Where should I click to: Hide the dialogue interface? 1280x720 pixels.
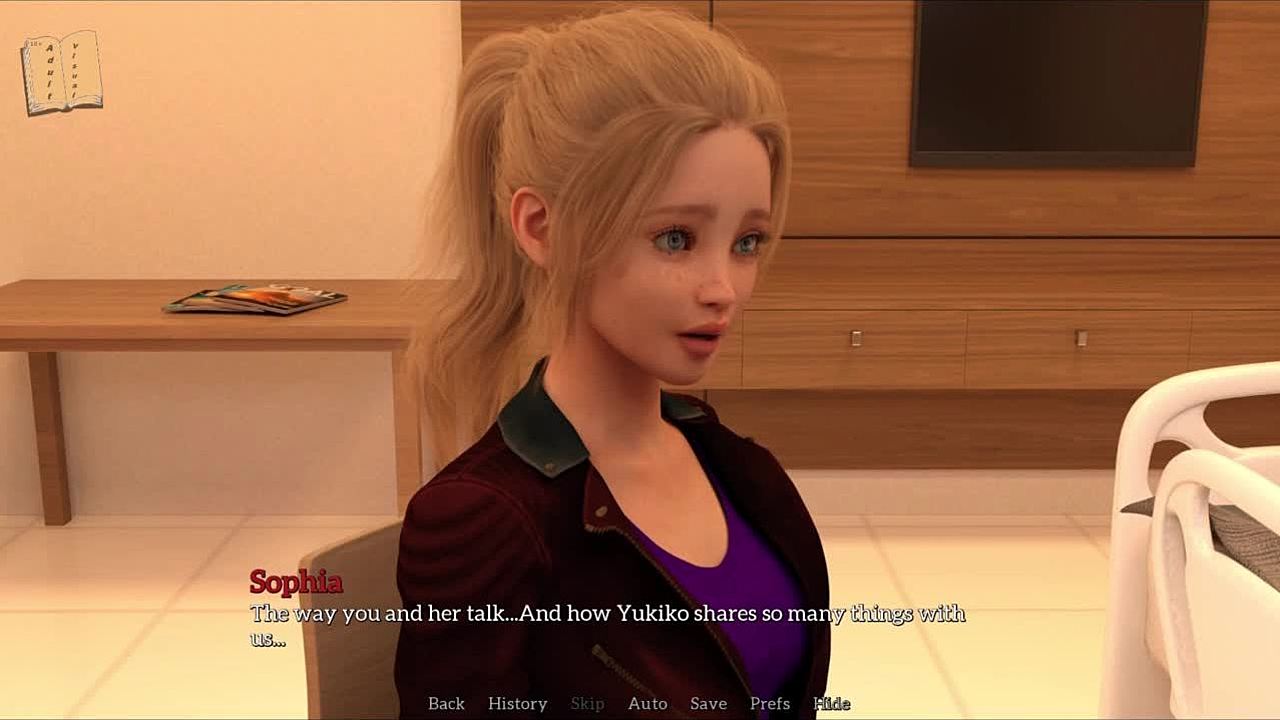[x=831, y=704]
